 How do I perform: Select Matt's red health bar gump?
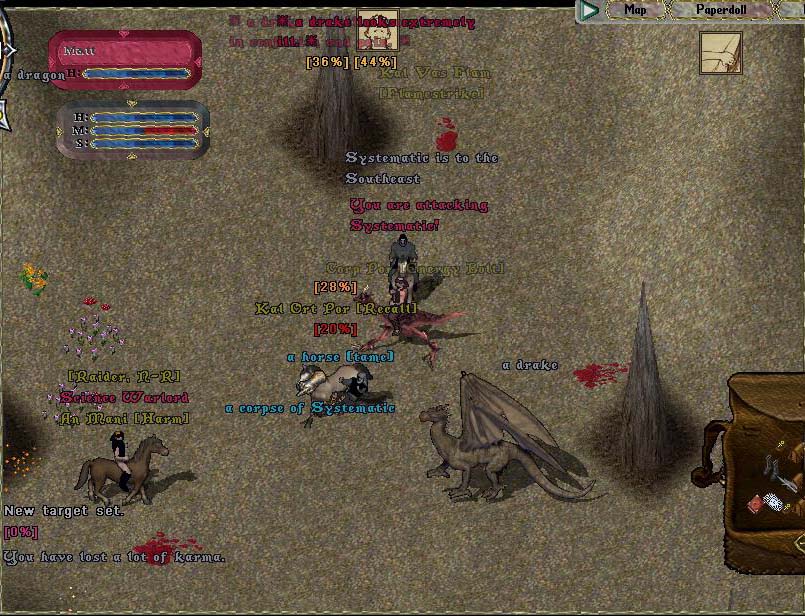124,60
